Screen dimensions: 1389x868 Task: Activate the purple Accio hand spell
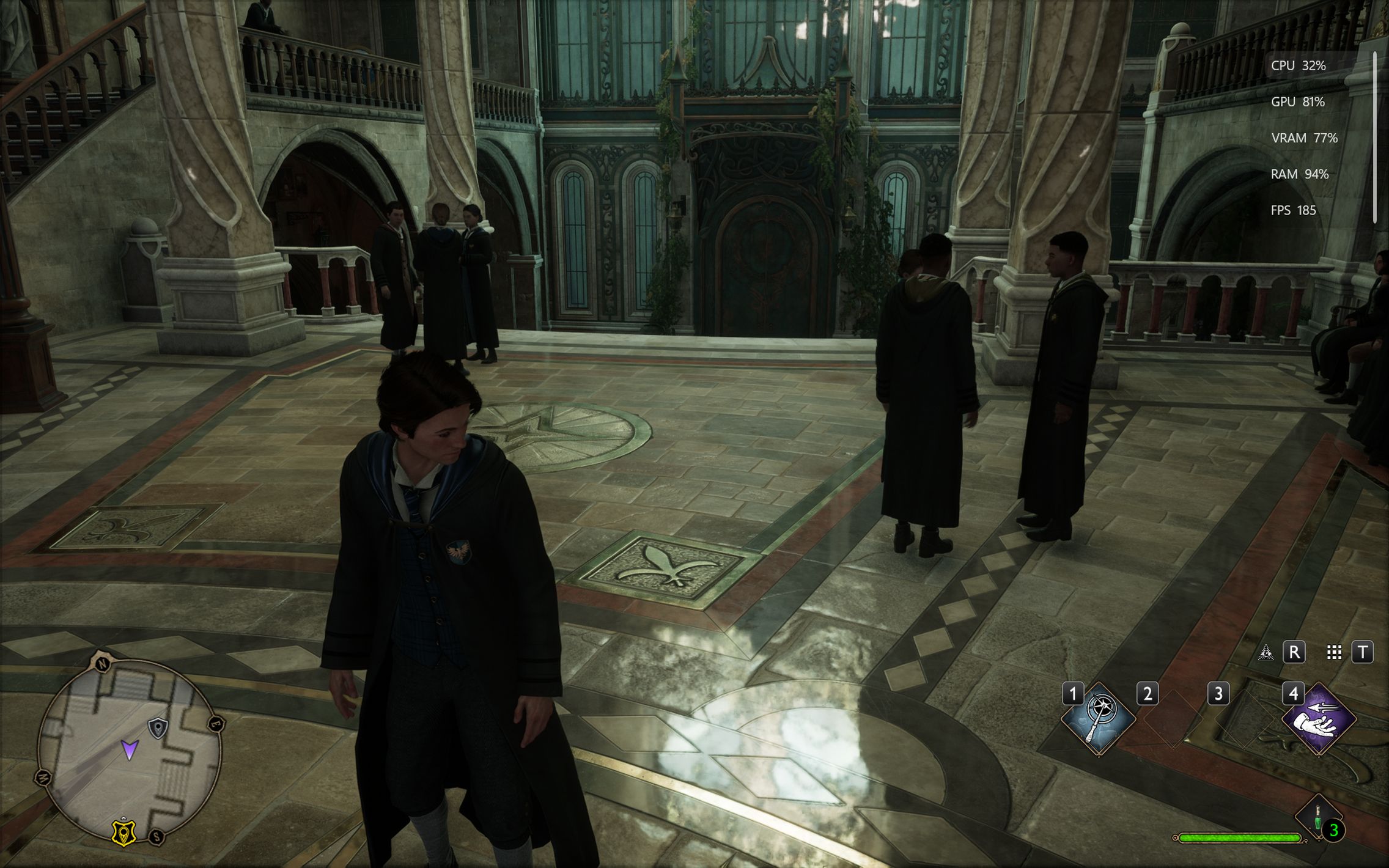point(1318,719)
